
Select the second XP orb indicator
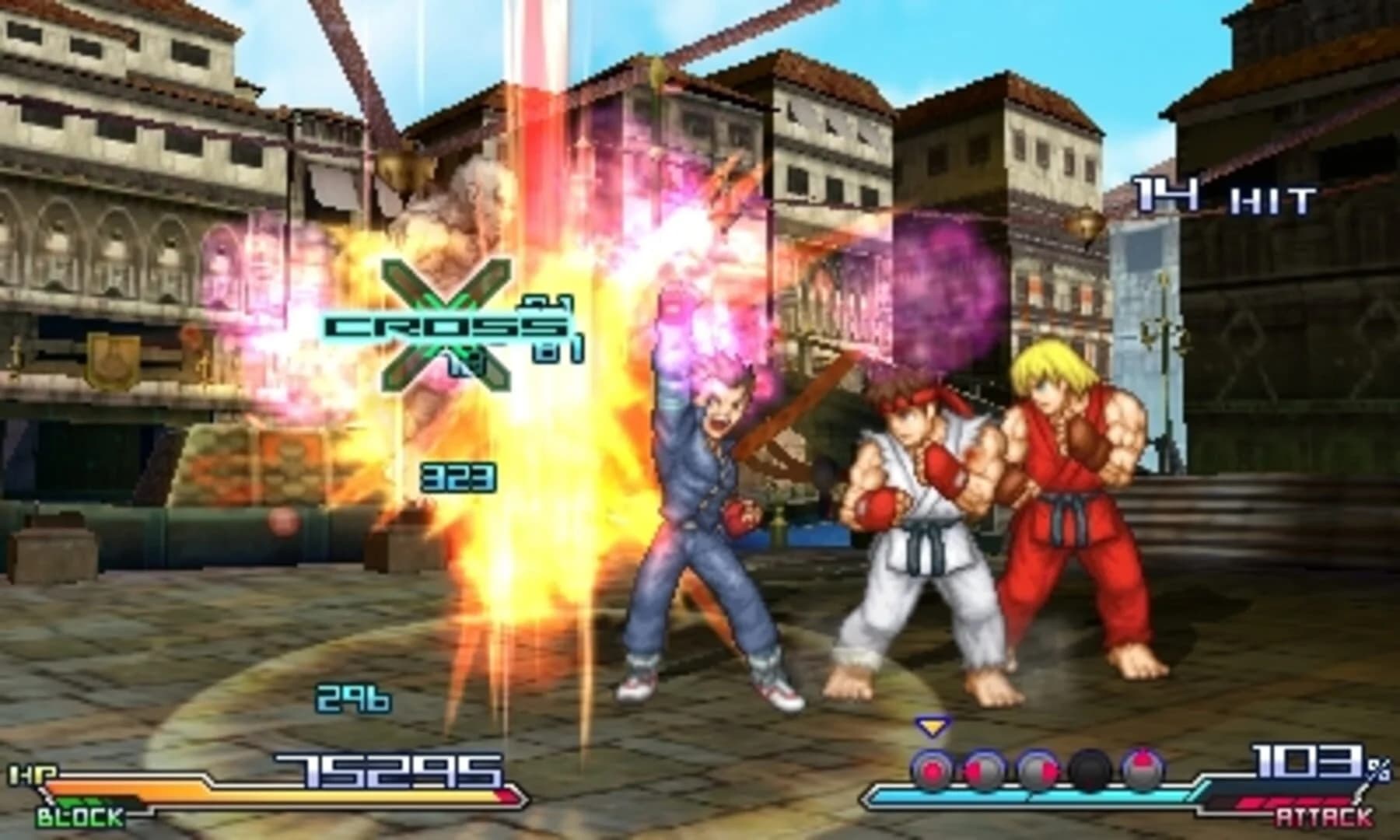click(x=982, y=768)
